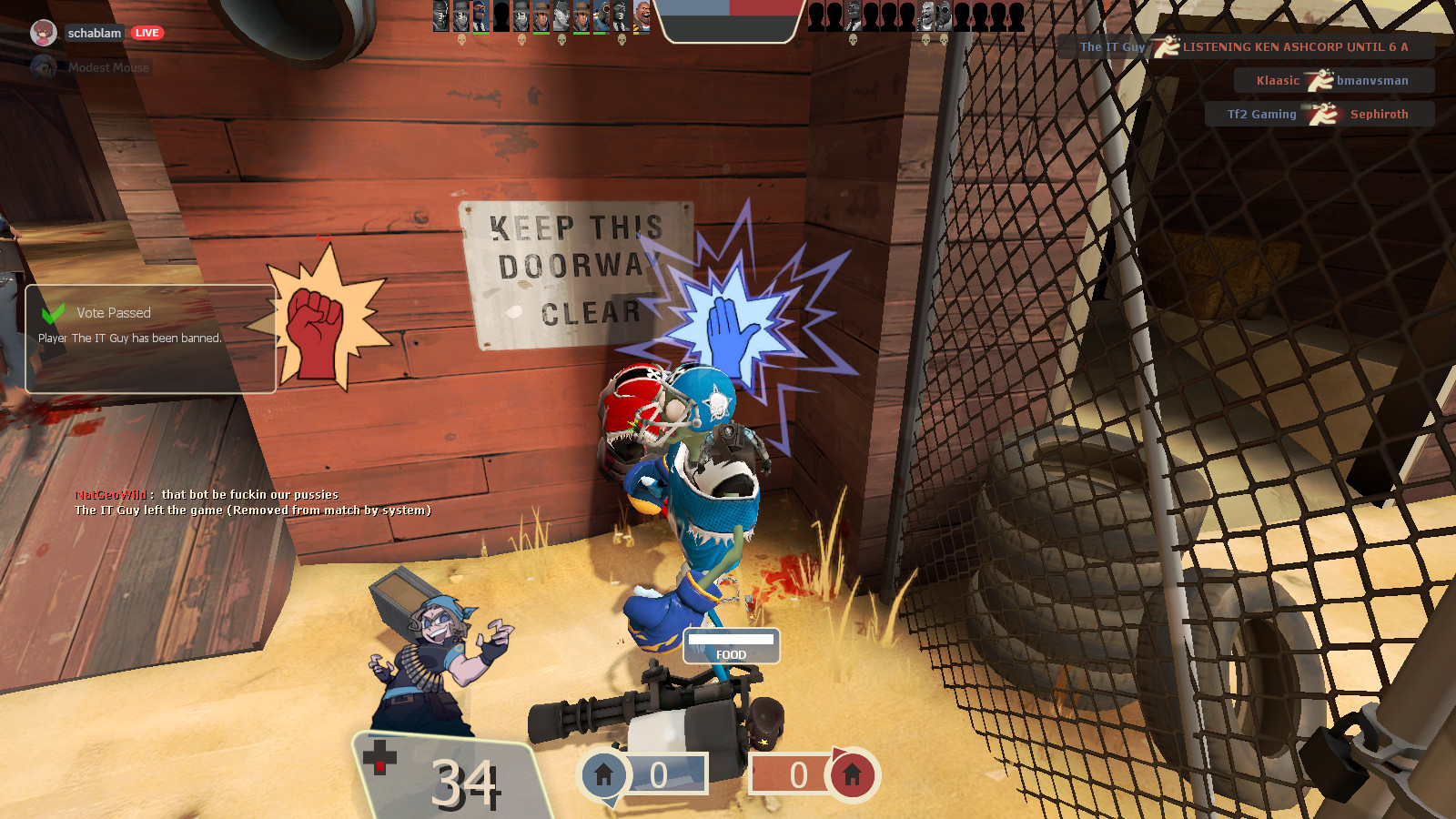Click the Sniper avatar on the BLU roster
The height and width of the screenshot is (819, 1456).
coord(542,16)
